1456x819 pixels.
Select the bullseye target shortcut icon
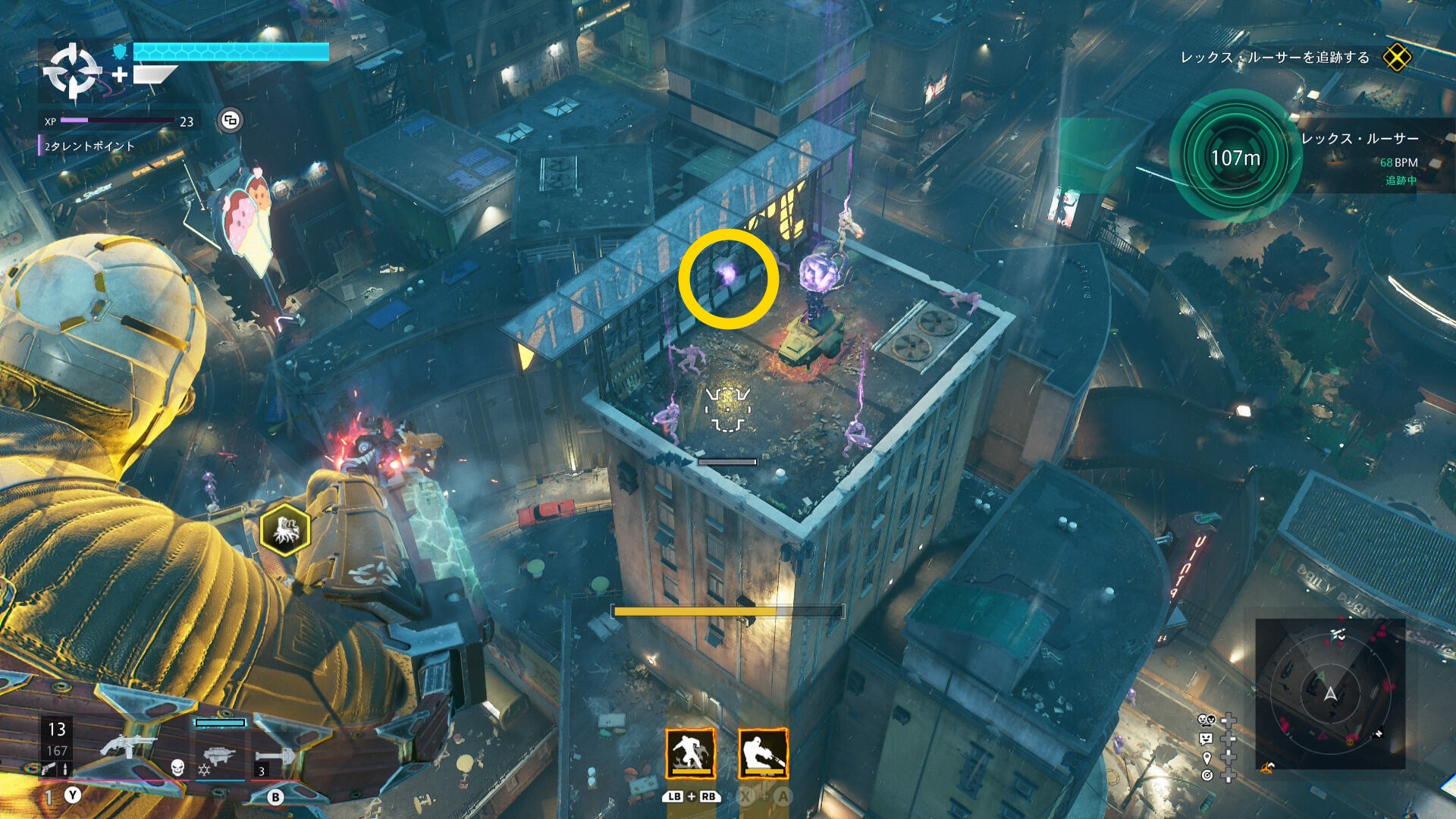click(x=1207, y=775)
